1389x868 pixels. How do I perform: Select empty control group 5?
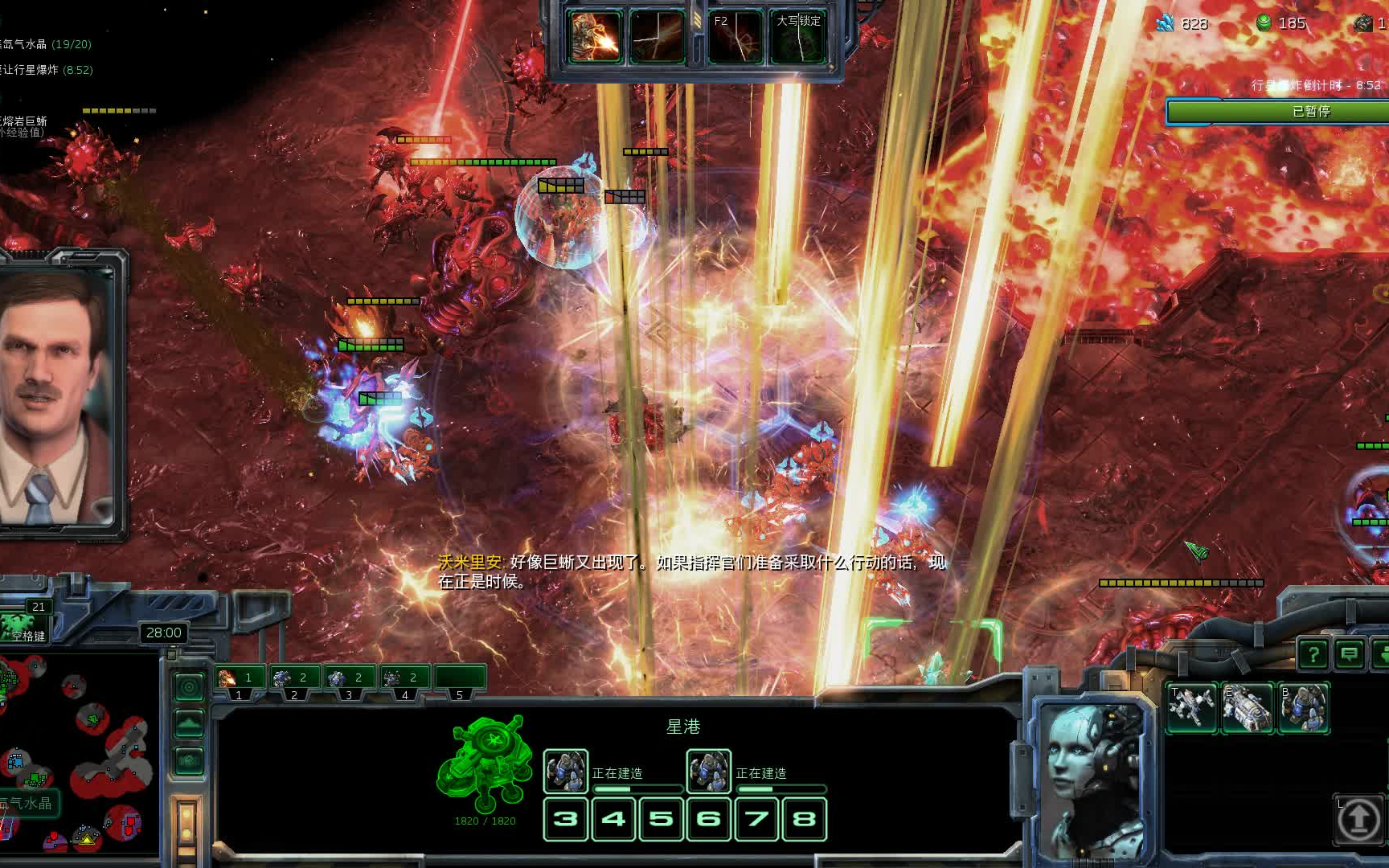point(460,679)
